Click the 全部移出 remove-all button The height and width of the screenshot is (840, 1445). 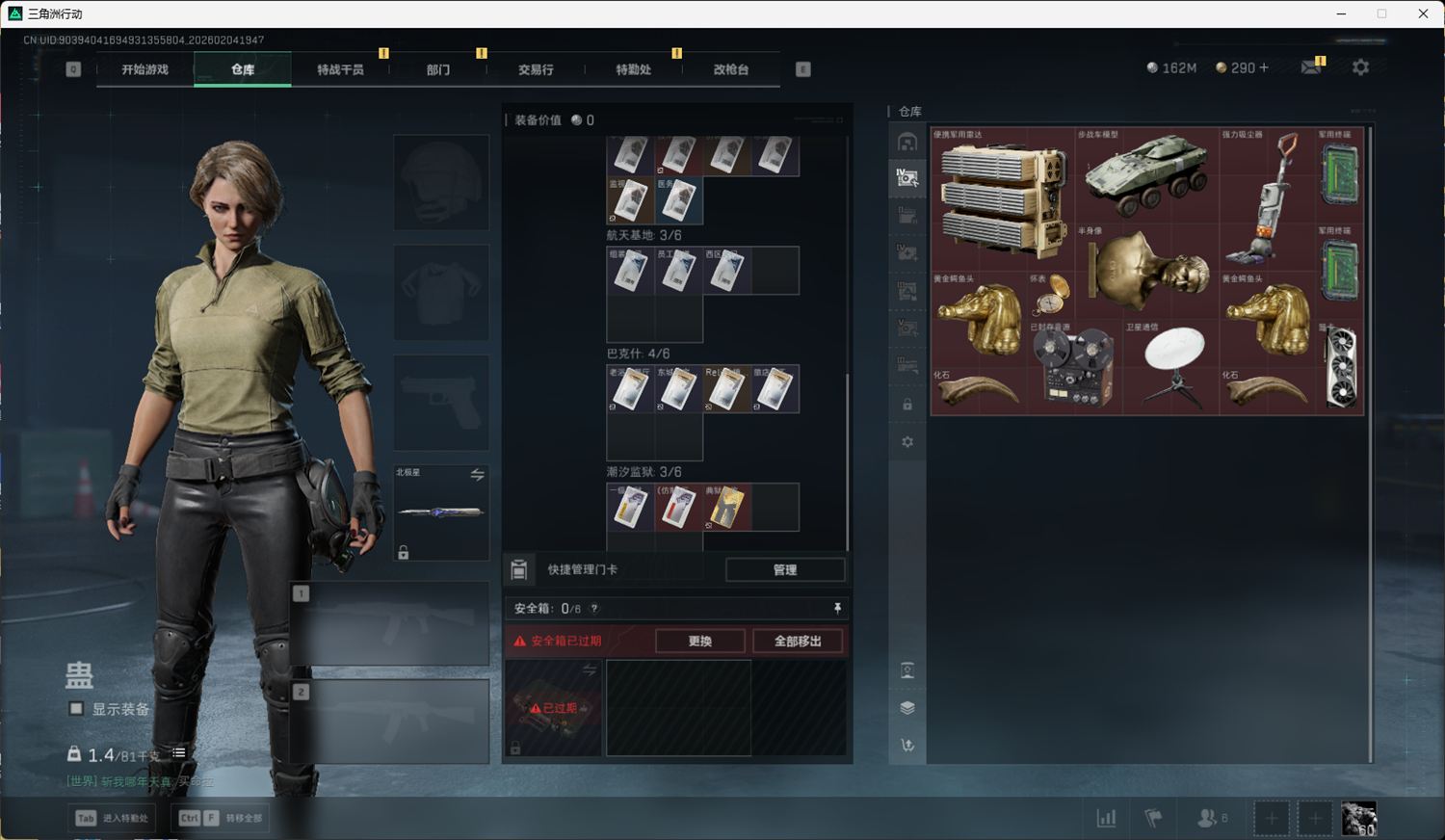tap(798, 641)
